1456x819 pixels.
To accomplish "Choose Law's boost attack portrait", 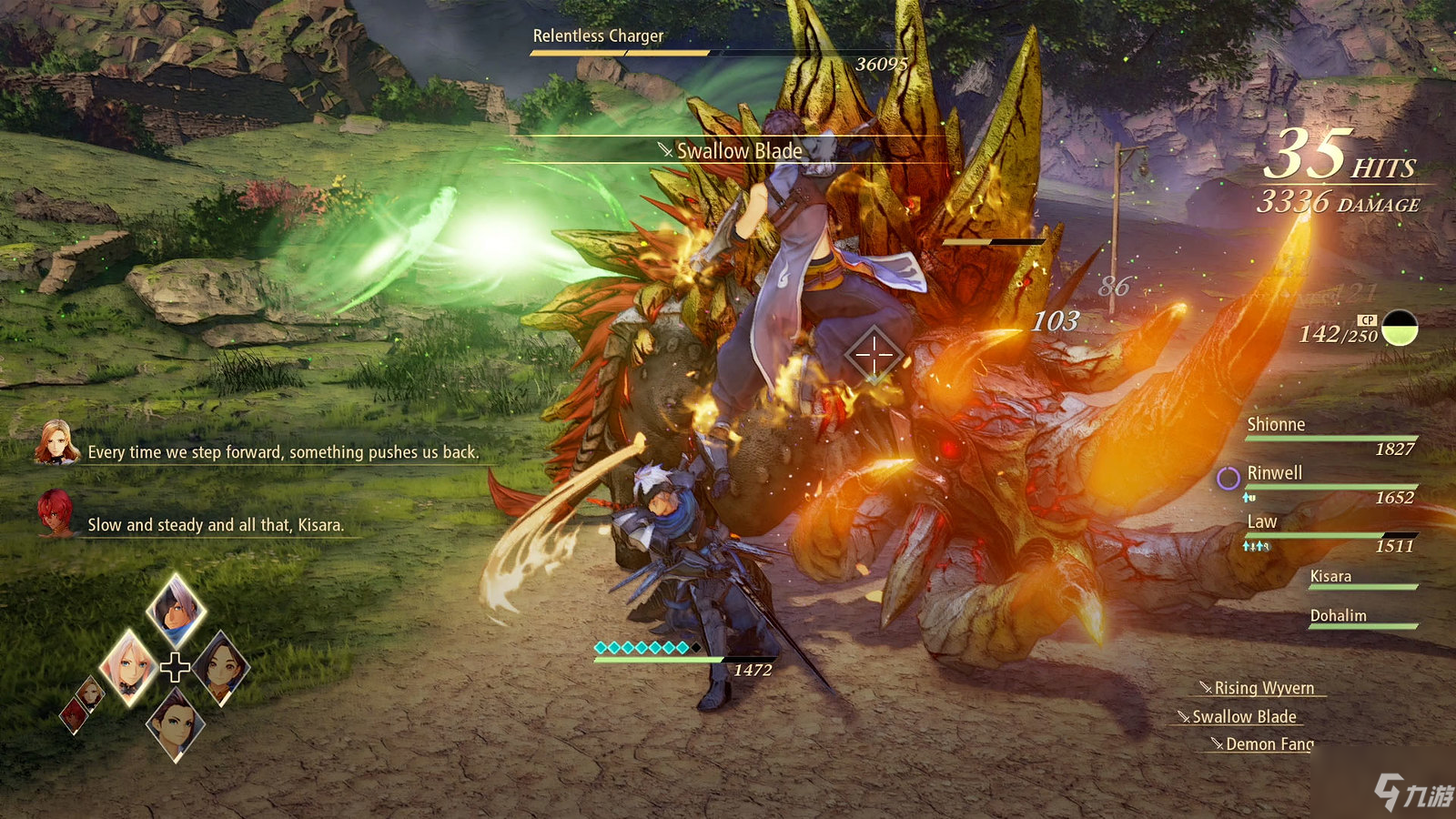I will point(176,724).
